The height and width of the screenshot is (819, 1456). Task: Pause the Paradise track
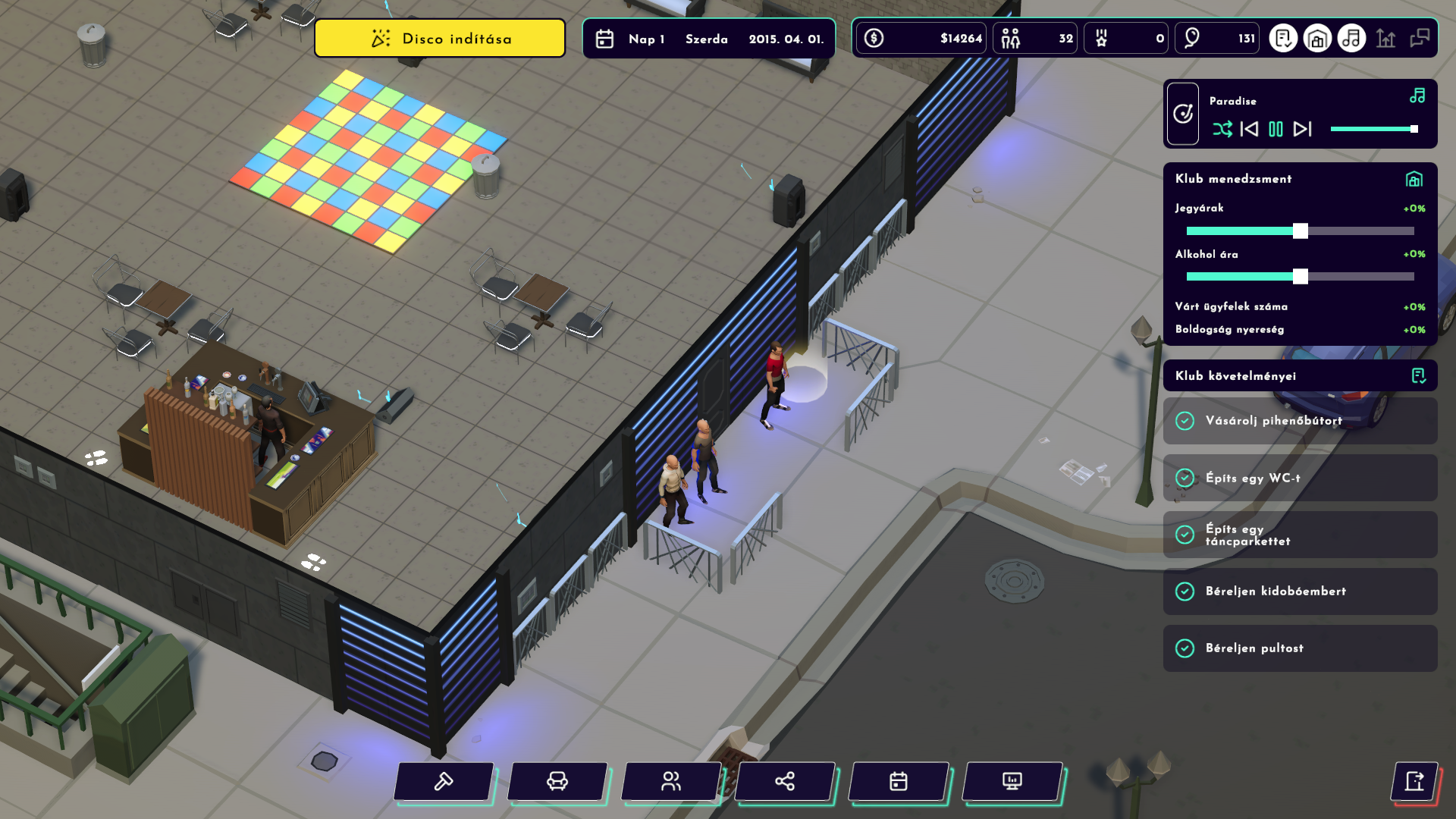coord(1276,129)
